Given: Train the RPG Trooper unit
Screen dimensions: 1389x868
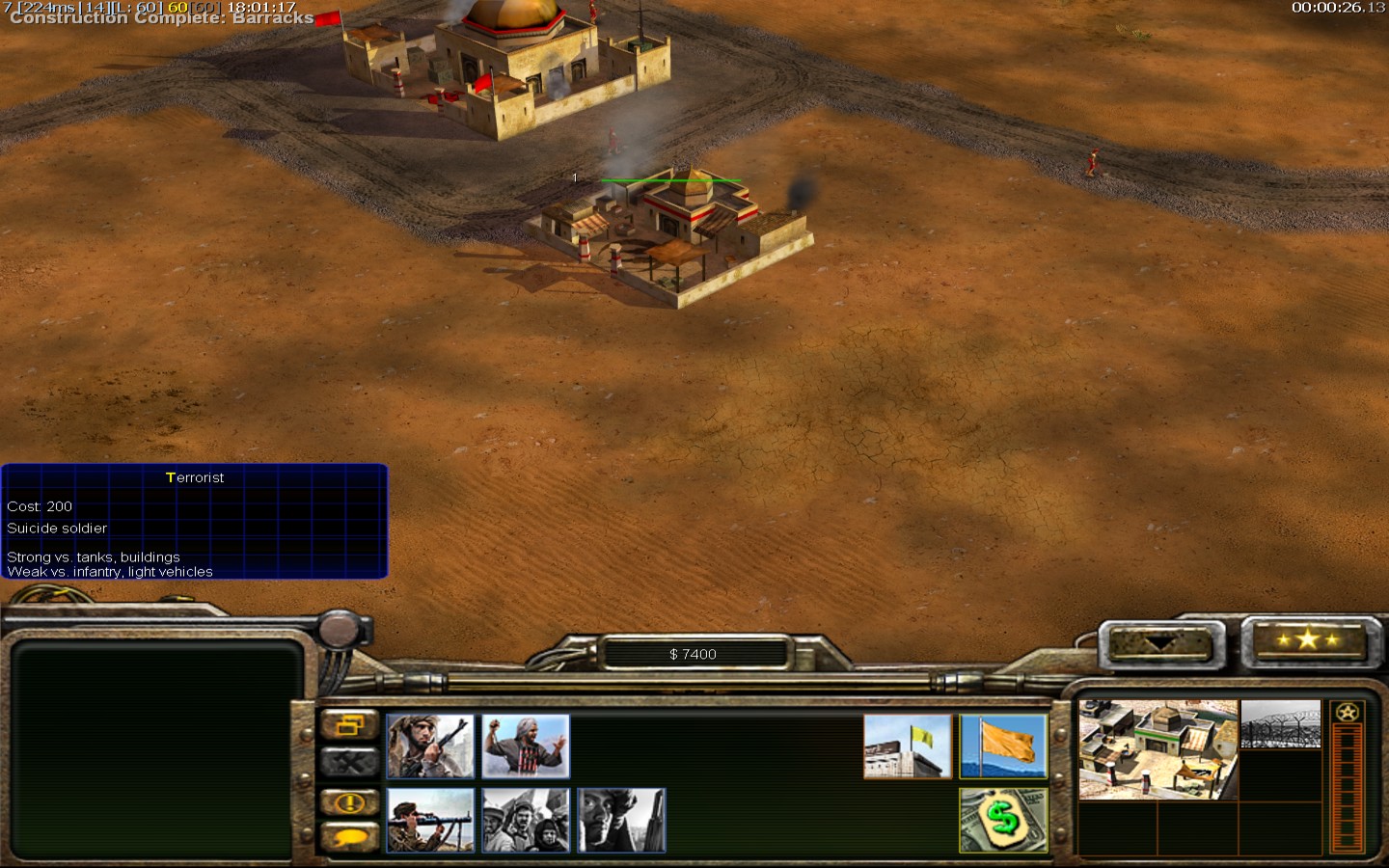Looking at the screenshot, I should pos(430,820).
